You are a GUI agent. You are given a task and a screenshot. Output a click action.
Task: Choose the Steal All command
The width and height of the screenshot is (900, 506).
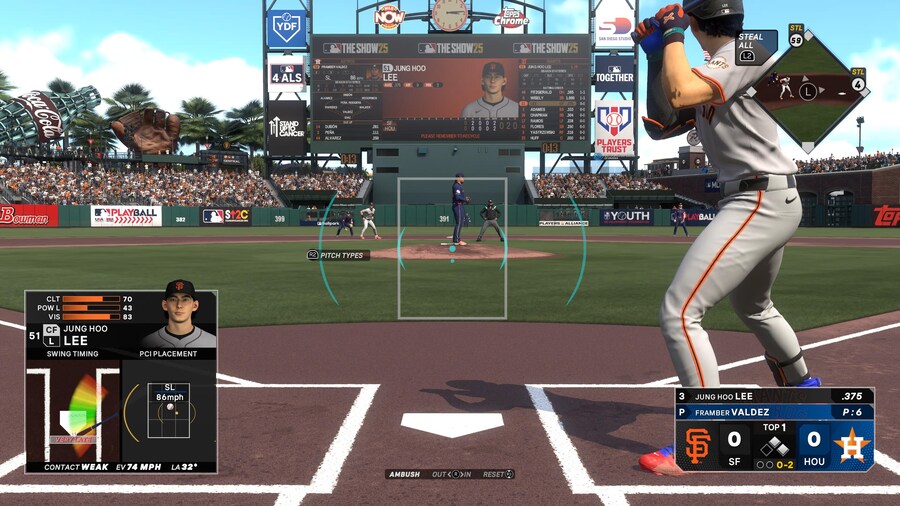[x=750, y=47]
